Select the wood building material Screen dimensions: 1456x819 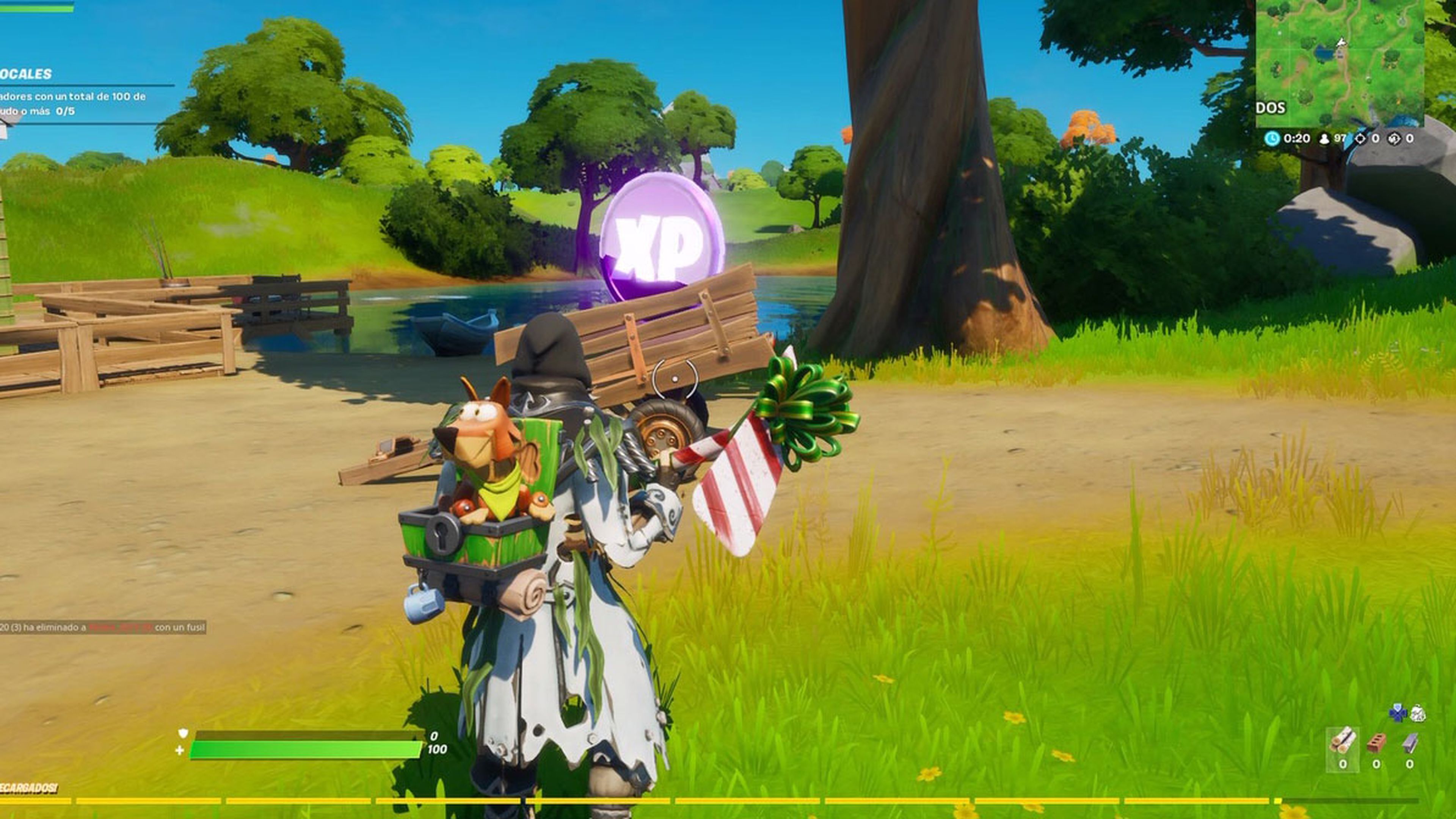[x=1342, y=740]
